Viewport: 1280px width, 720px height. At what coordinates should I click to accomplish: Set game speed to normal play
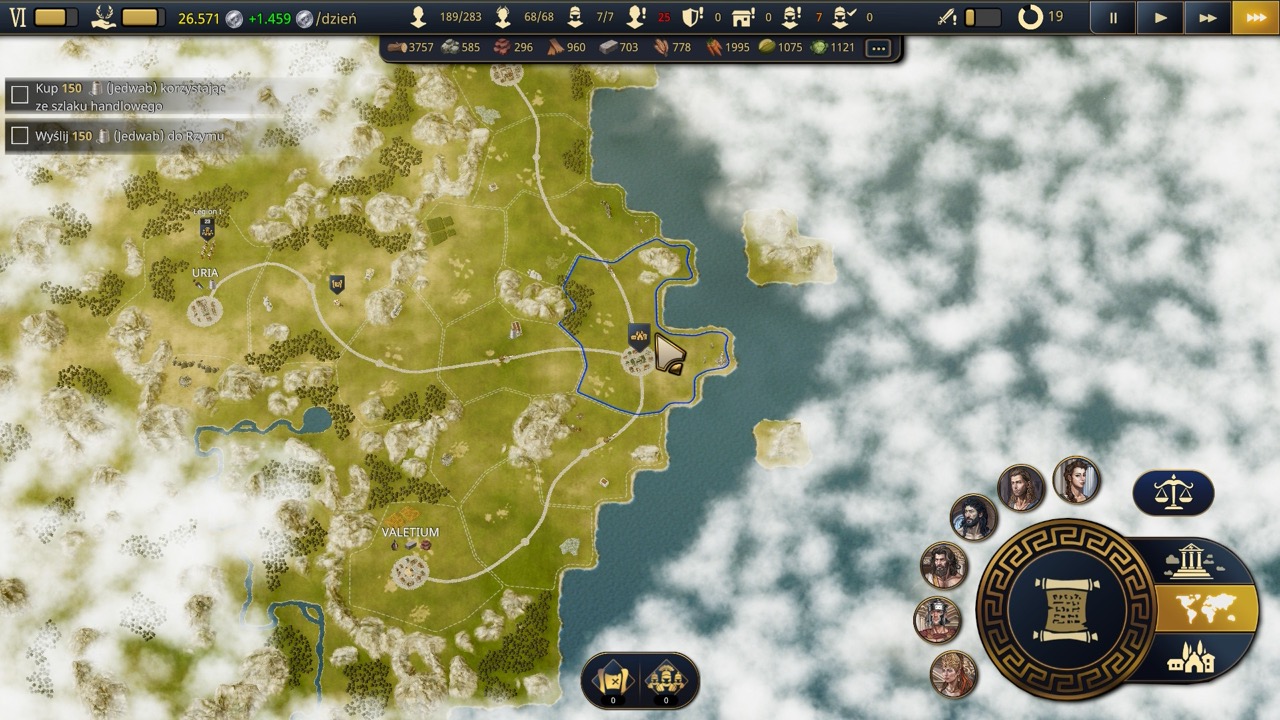click(x=1160, y=17)
